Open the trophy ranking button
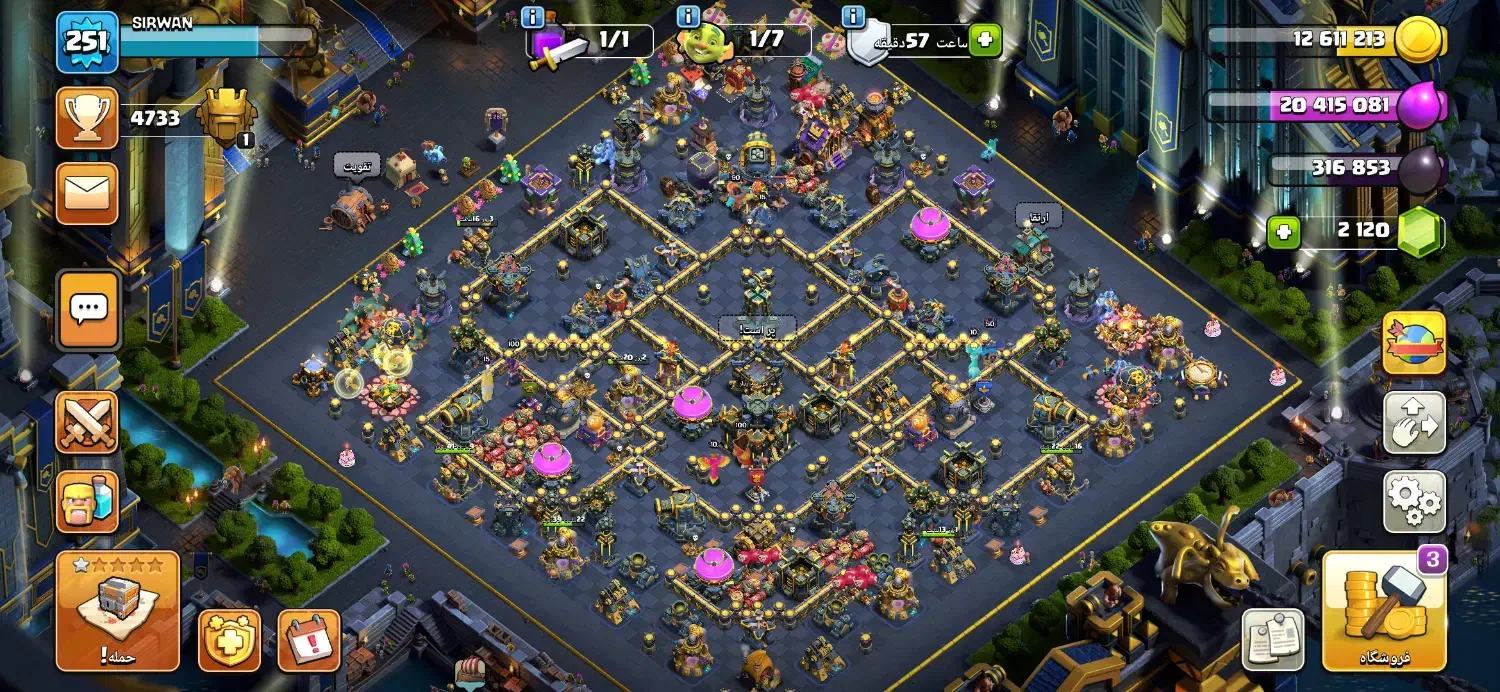The height and width of the screenshot is (692, 1500). click(87, 118)
